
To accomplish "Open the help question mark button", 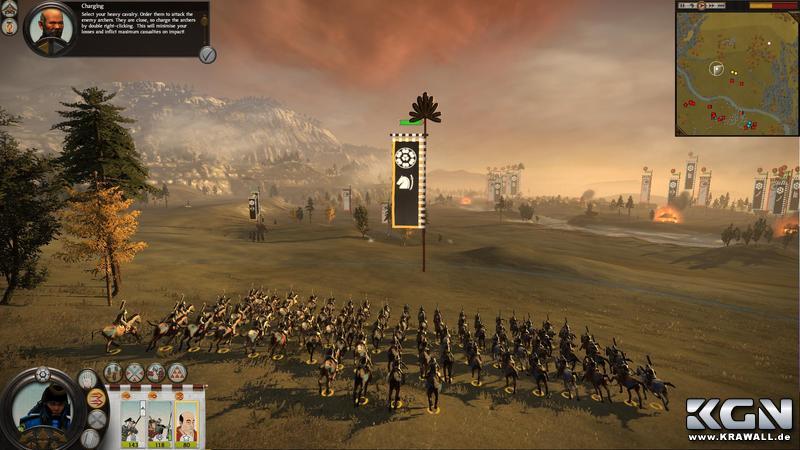I will coord(9,28).
